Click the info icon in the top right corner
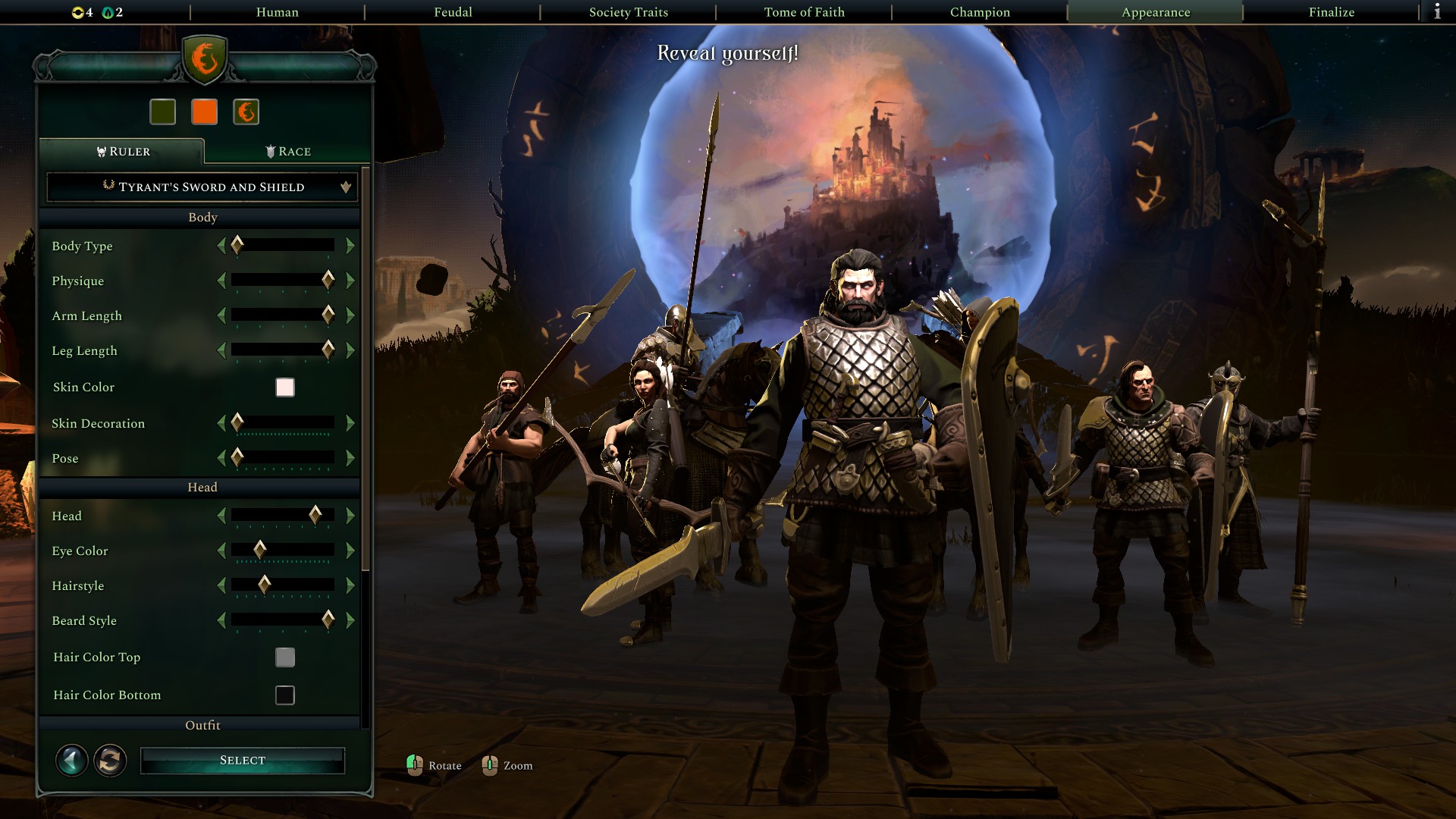1456x819 pixels. (x=1439, y=12)
